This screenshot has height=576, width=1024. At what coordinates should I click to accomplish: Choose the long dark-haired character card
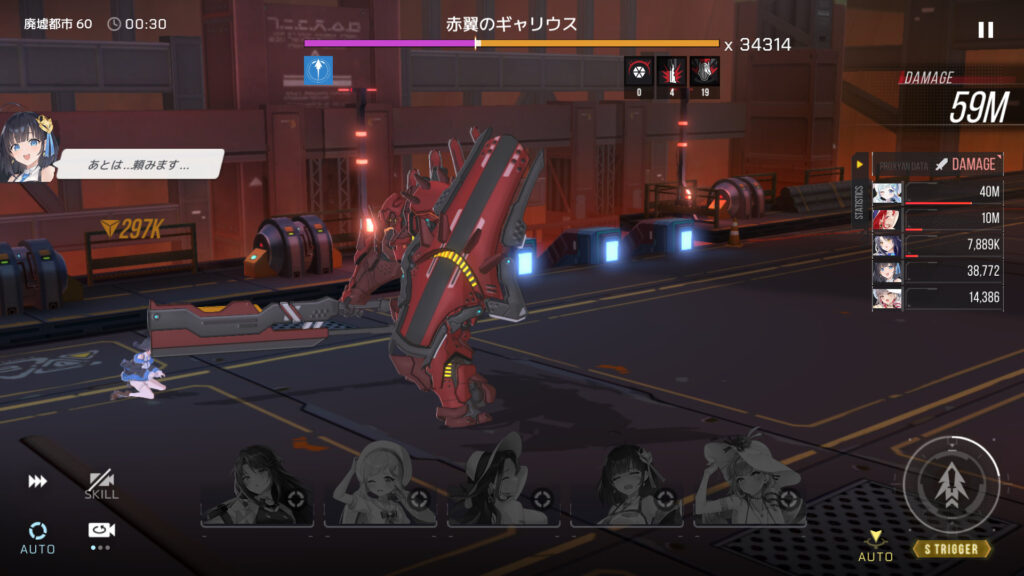[x=257, y=487]
